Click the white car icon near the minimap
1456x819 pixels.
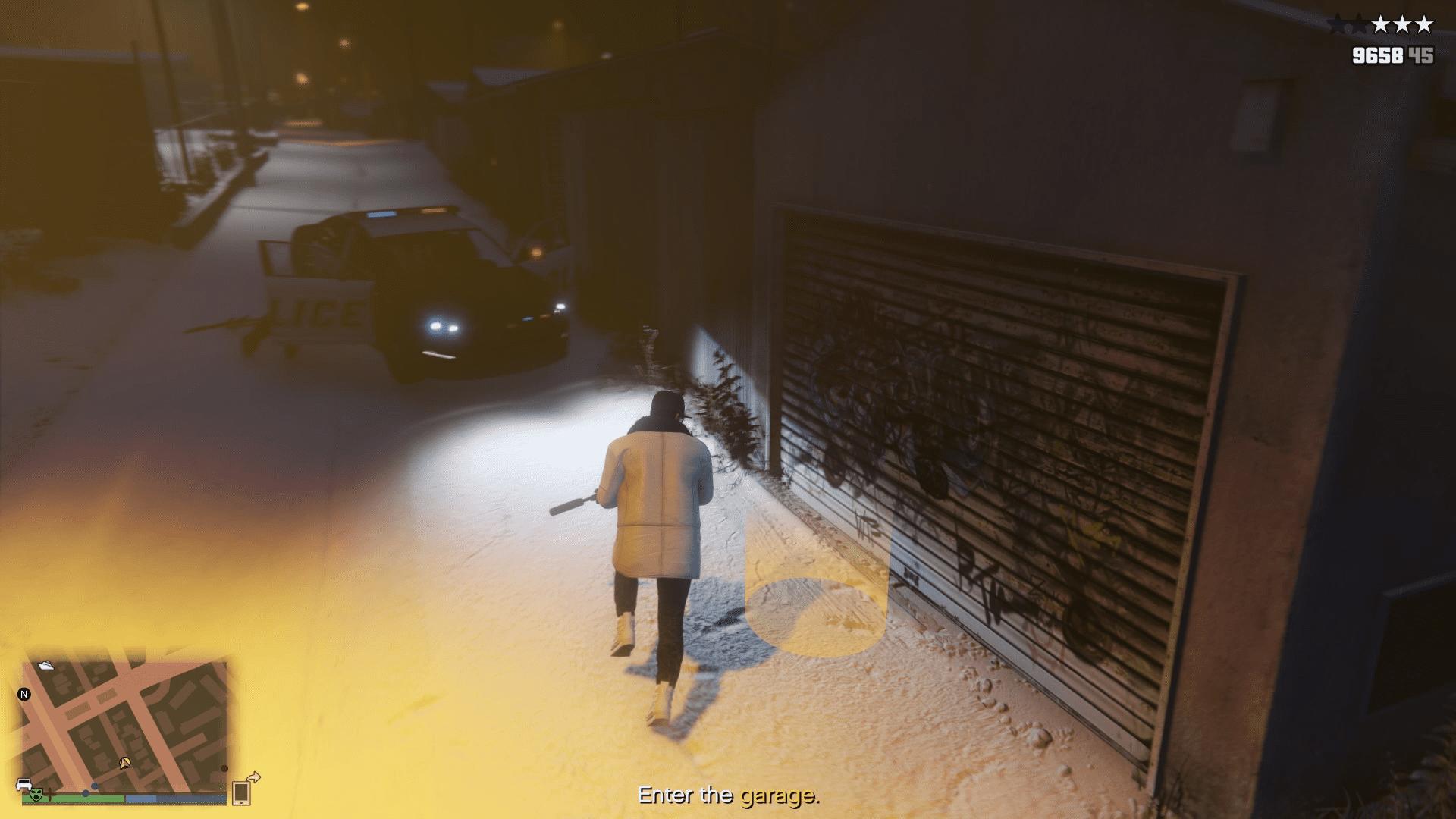[24, 783]
